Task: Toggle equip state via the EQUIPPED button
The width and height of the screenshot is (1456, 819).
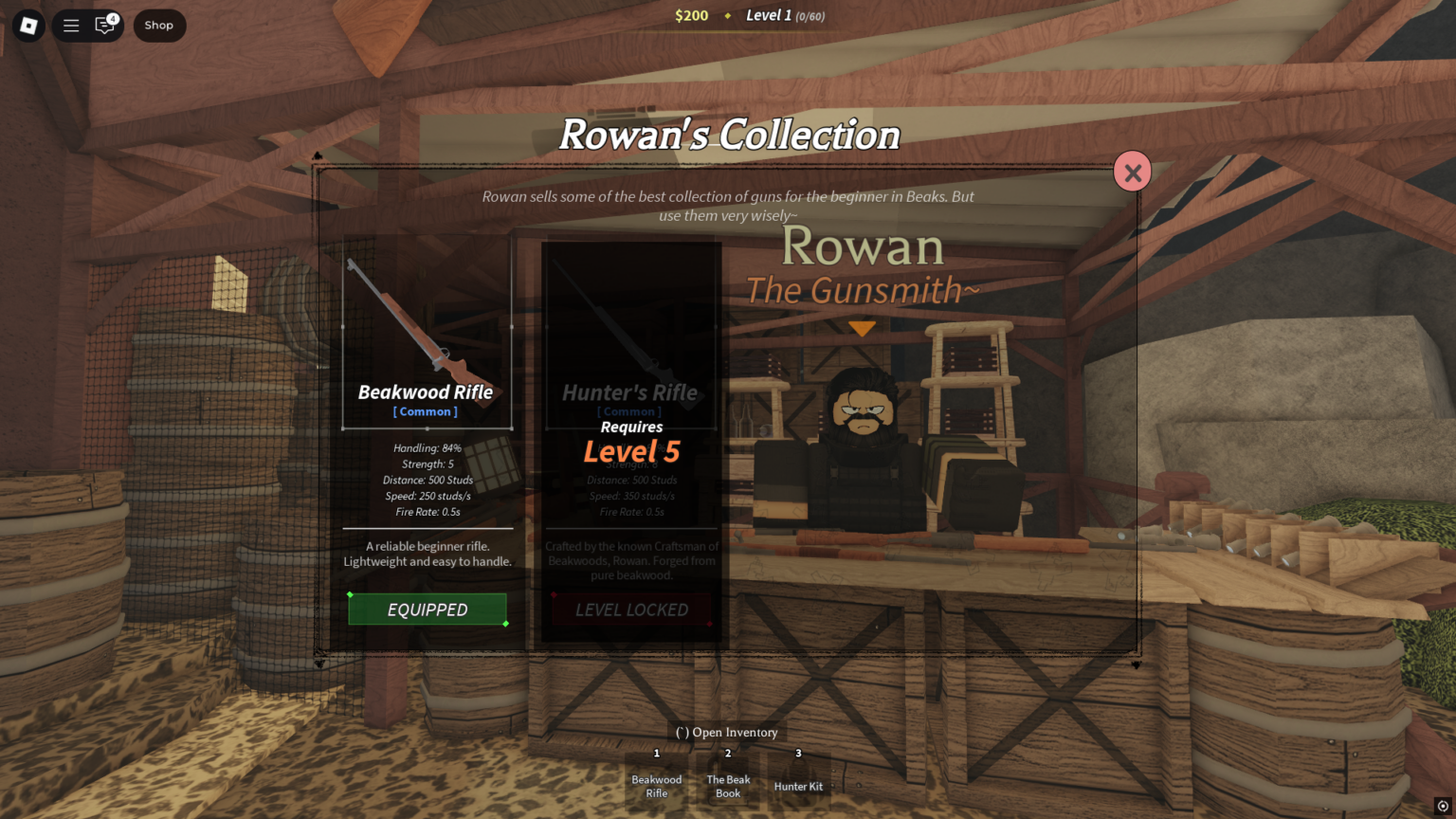Action: point(428,610)
